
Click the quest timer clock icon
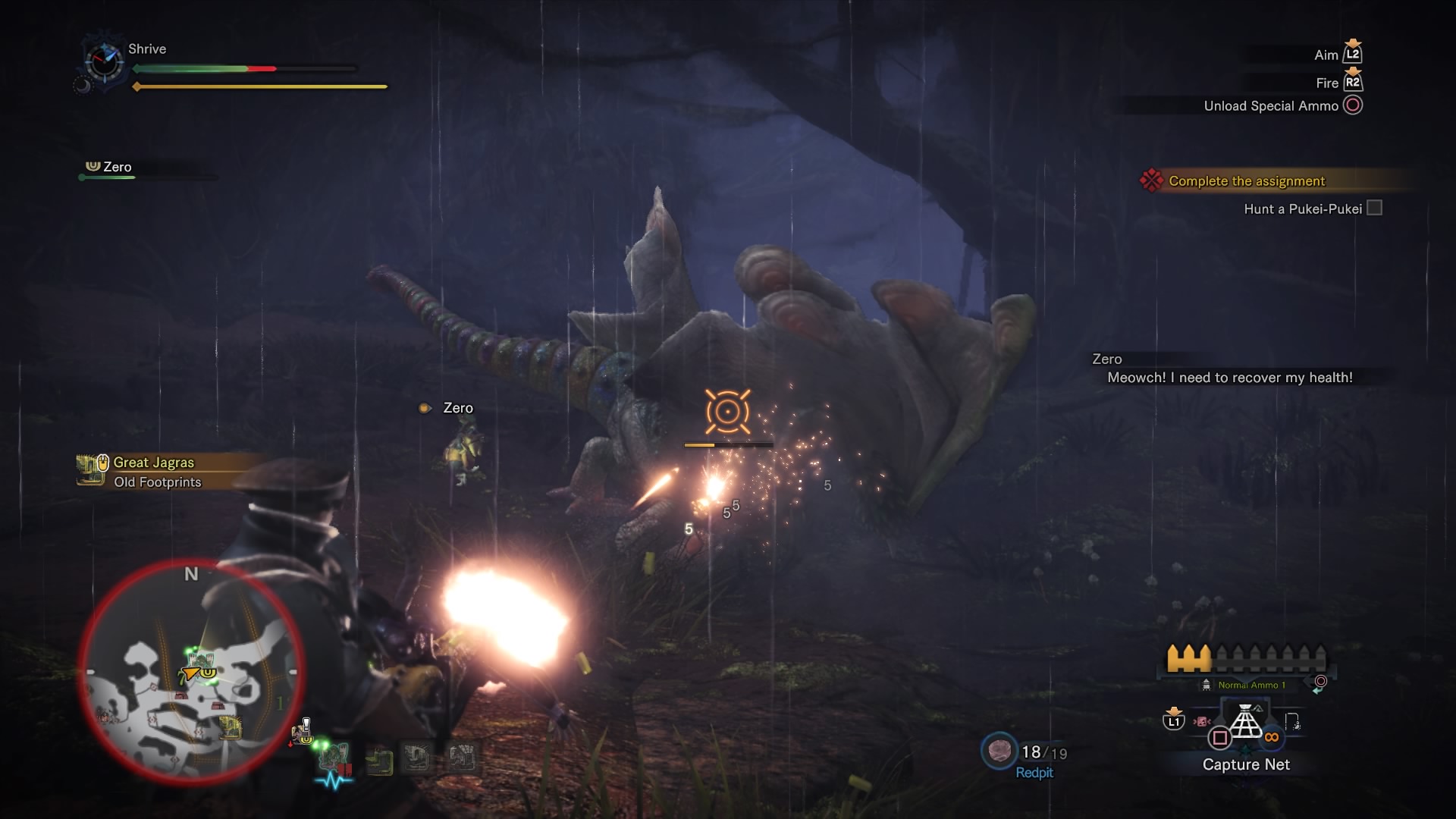(103, 61)
